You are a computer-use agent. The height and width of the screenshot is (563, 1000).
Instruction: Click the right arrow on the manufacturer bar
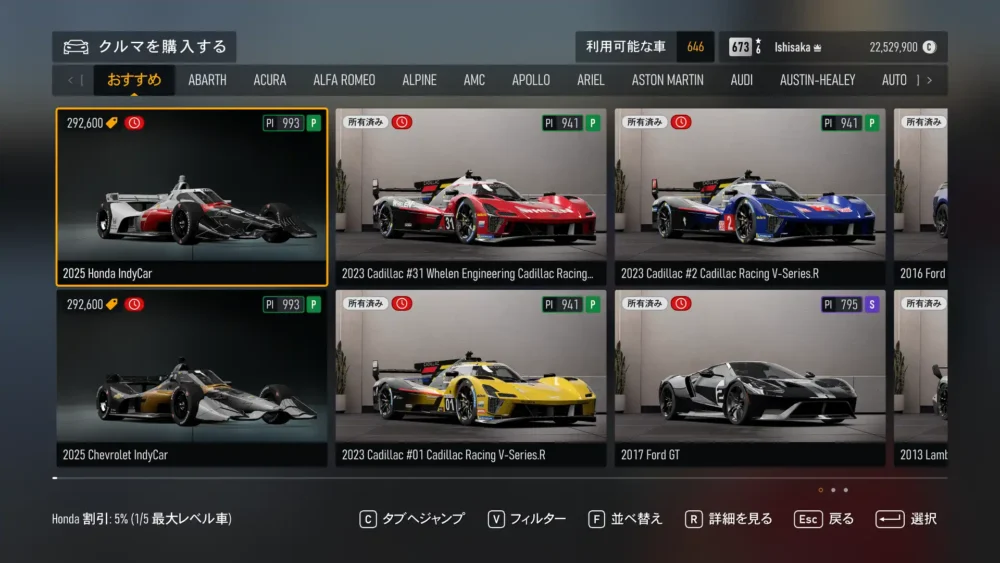(x=929, y=80)
